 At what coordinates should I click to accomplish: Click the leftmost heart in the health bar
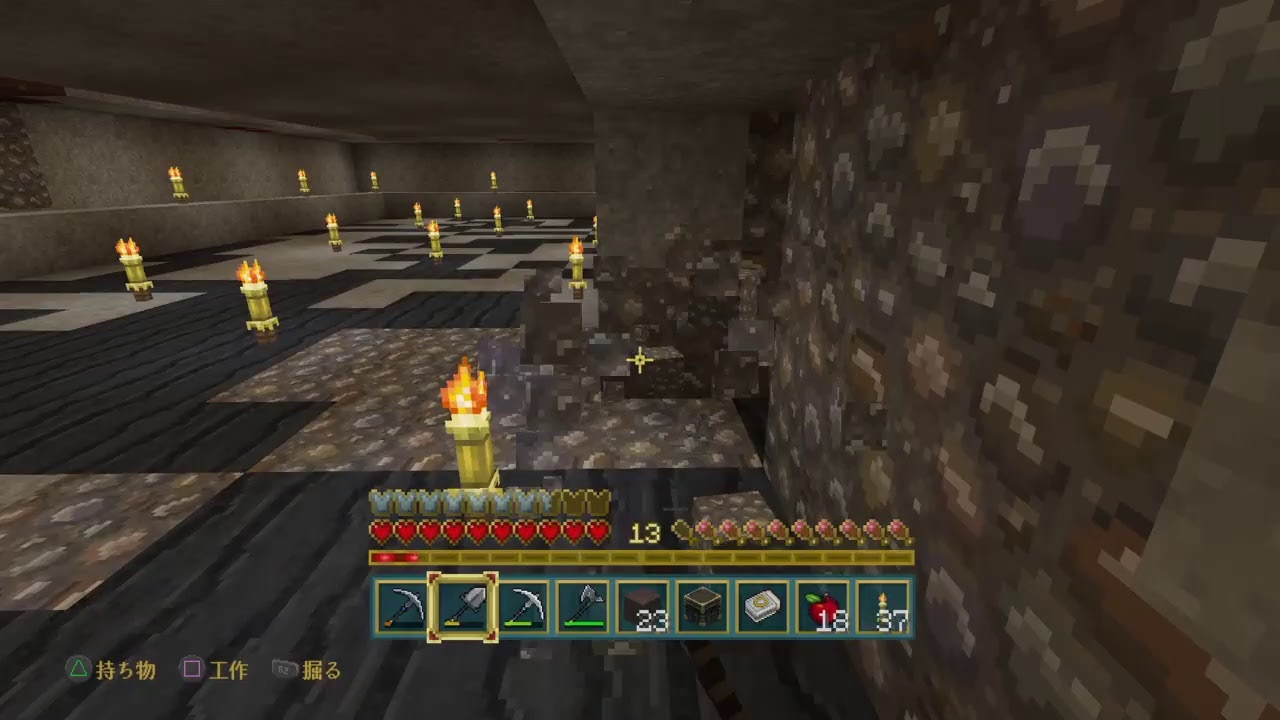(382, 530)
